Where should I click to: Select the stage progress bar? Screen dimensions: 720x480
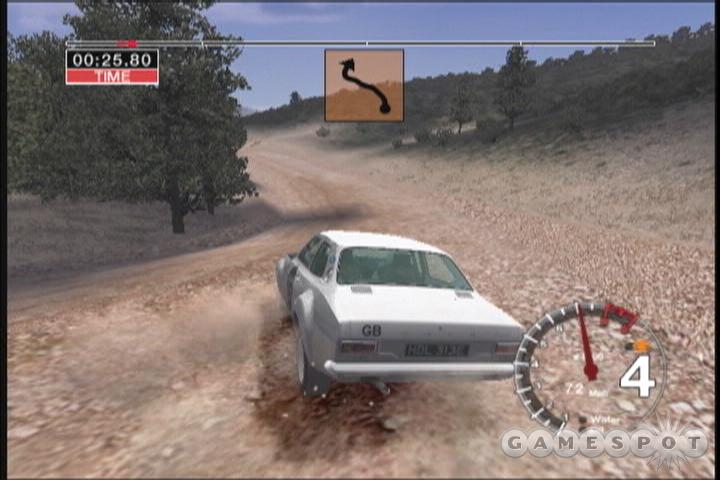360,43
